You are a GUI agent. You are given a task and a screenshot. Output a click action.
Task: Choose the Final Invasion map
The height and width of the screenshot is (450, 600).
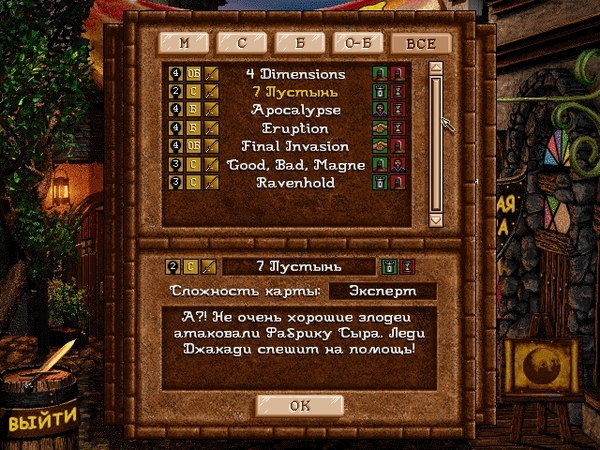click(x=296, y=146)
